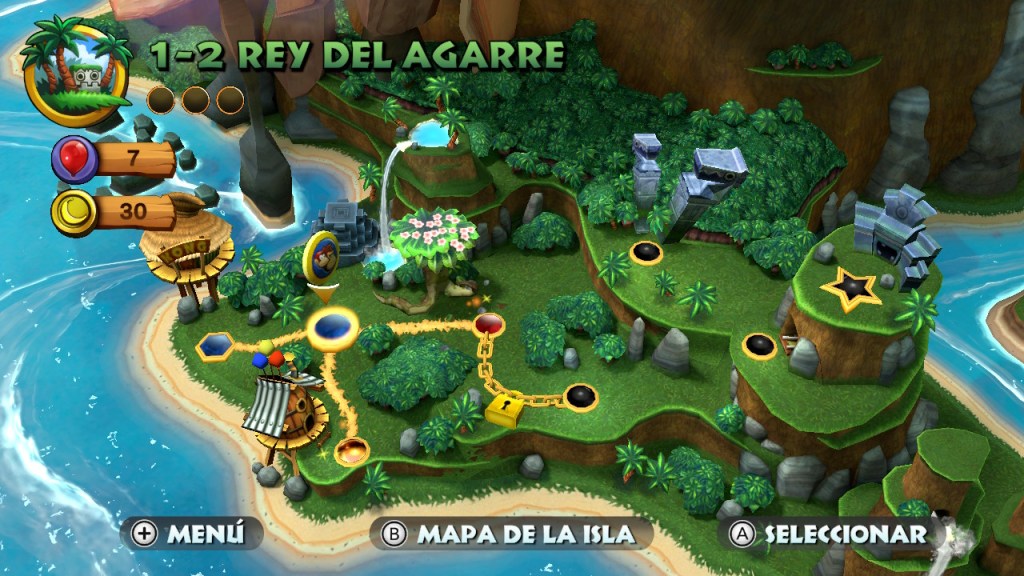Click the jungle world emblem icon
The width and height of the screenshot is (1024, 576).
(78, 70)
